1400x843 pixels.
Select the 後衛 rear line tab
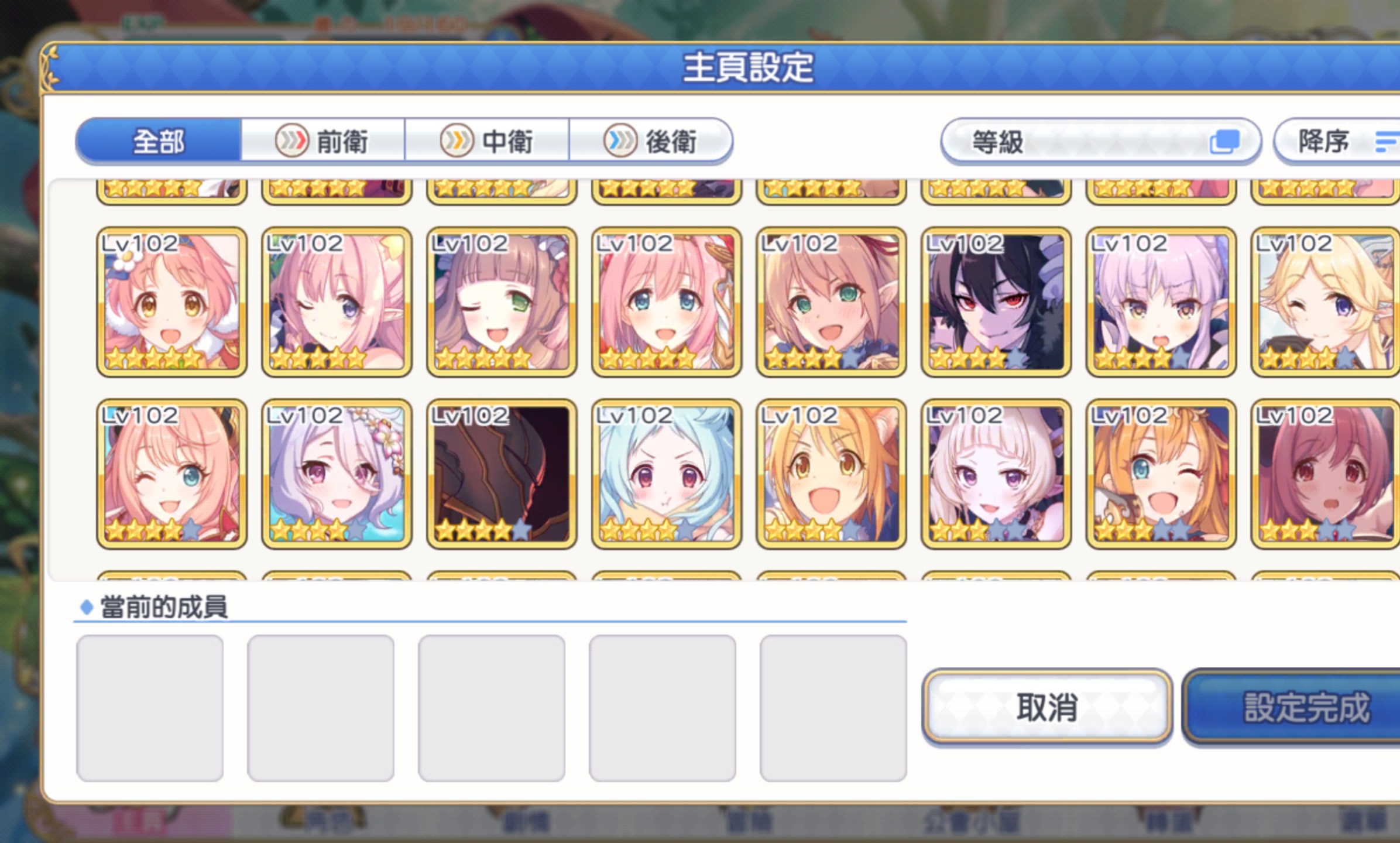(650, 141)
